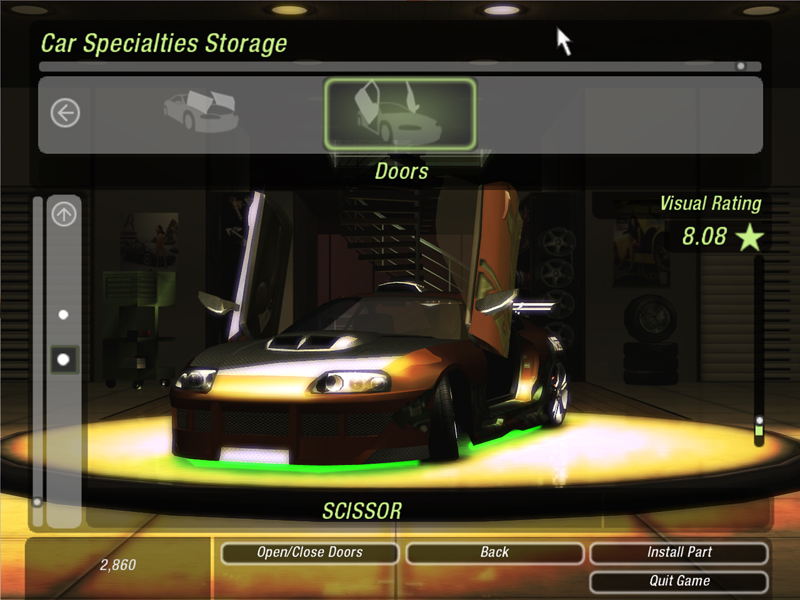Quit the game
This screenshot has height=600, width=800.
pos(678,581)
